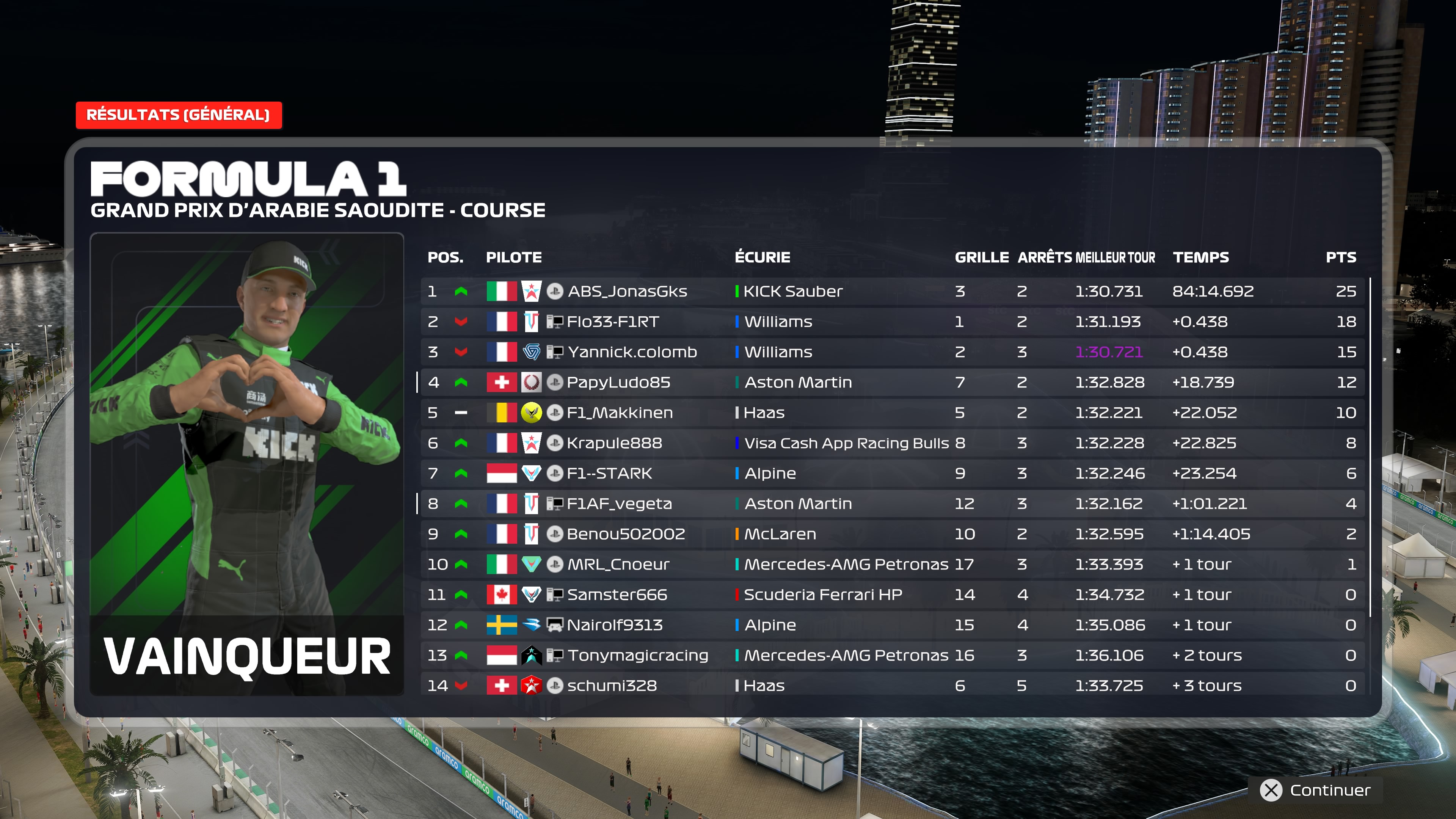
Task: Select Benou502002 in the standings
Action: click(x=626, y=534)
